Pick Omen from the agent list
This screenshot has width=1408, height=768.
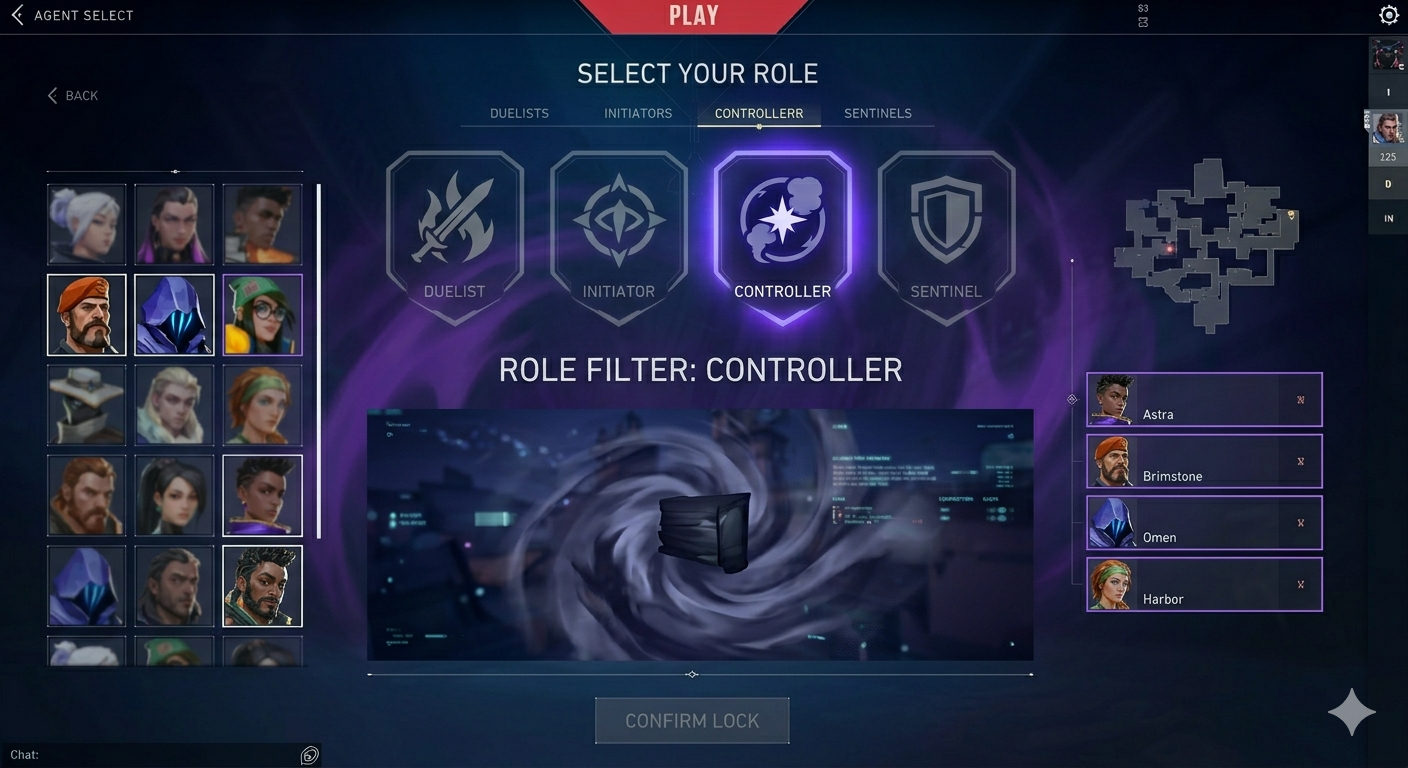[x=1204, y=523]
